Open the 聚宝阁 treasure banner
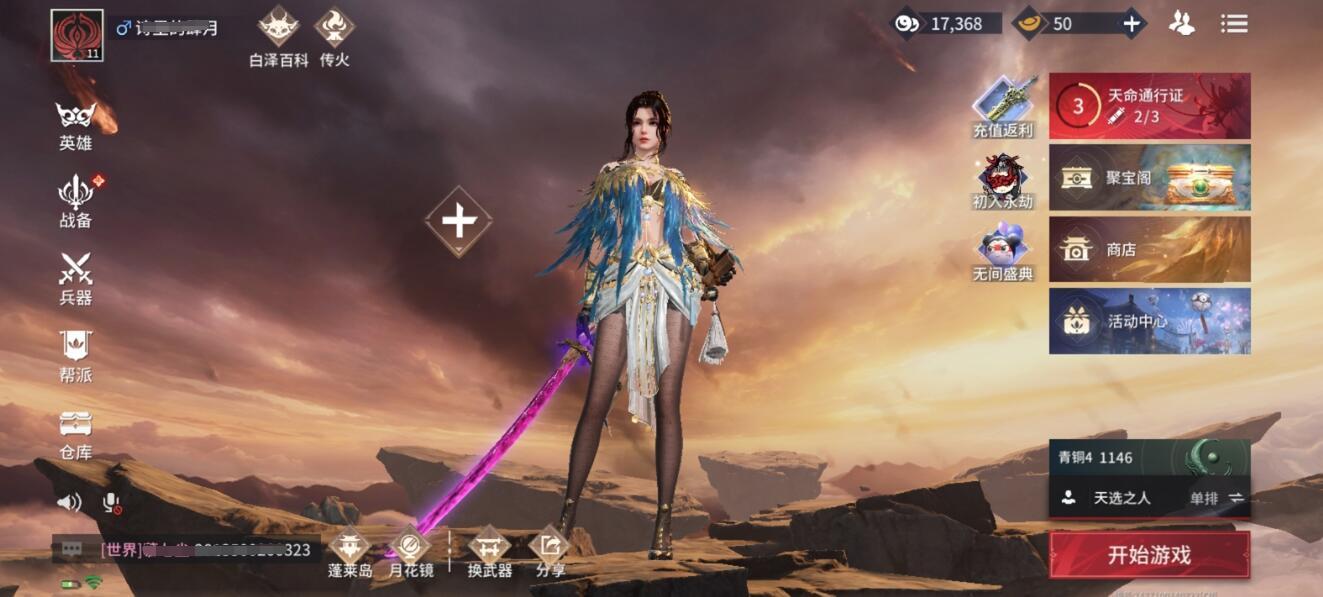1323x597 pixels. click(1149, 177)
